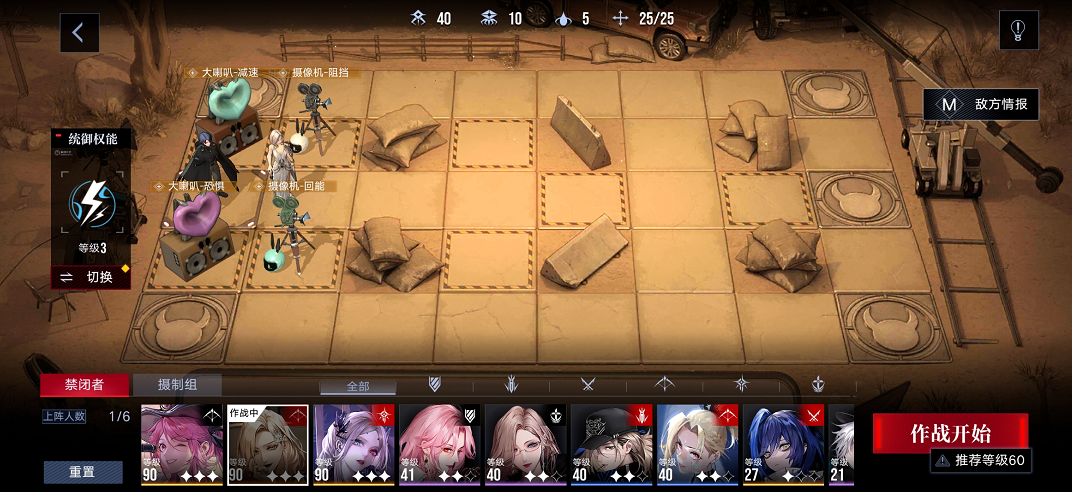Select the 摄像机-阻挡 camera label
The image size is (1072, 492).
(318, 73)
